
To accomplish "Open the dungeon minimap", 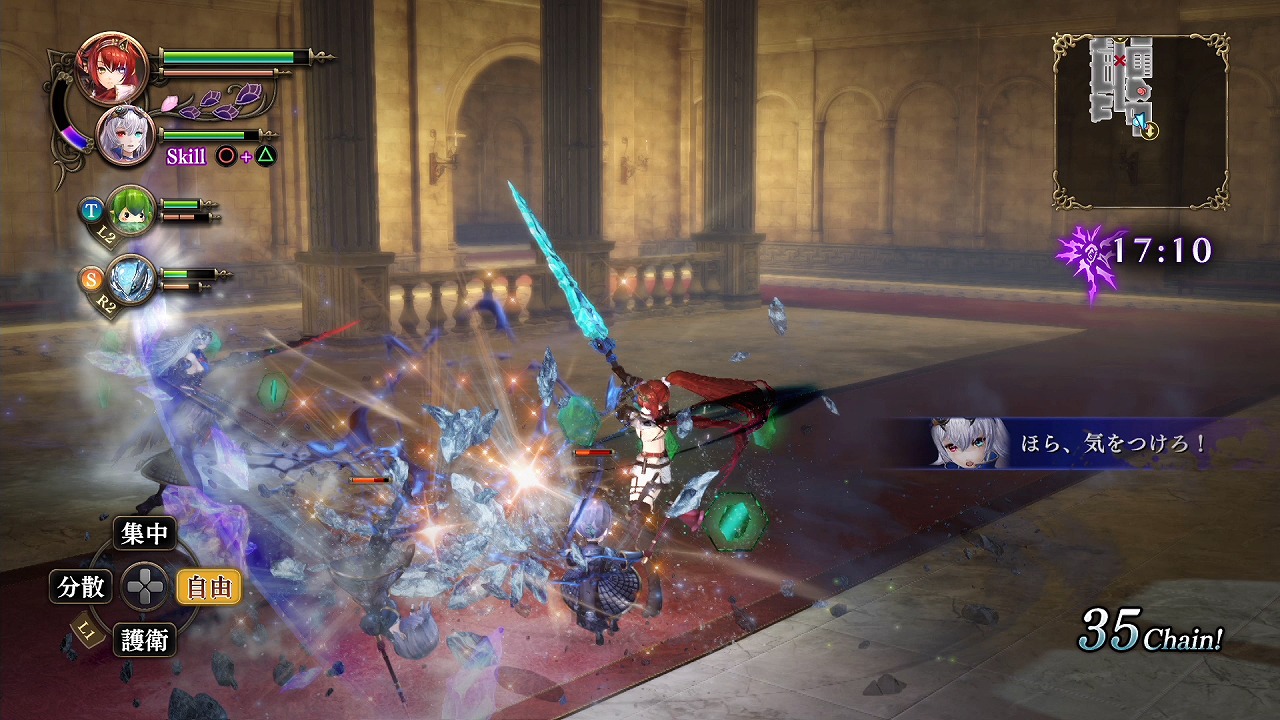I will 1140,121.
